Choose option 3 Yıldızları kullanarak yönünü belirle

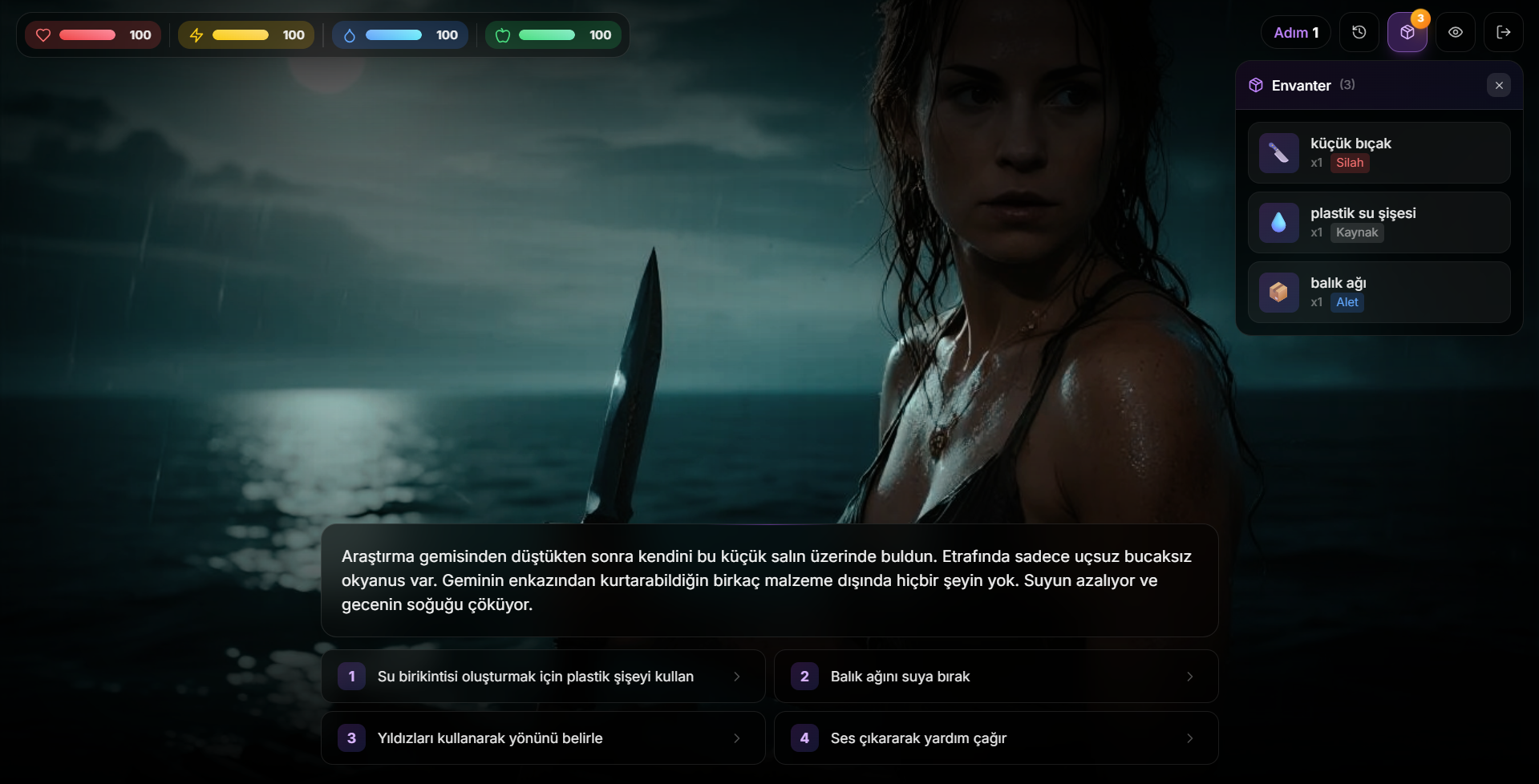click(542, 738)
